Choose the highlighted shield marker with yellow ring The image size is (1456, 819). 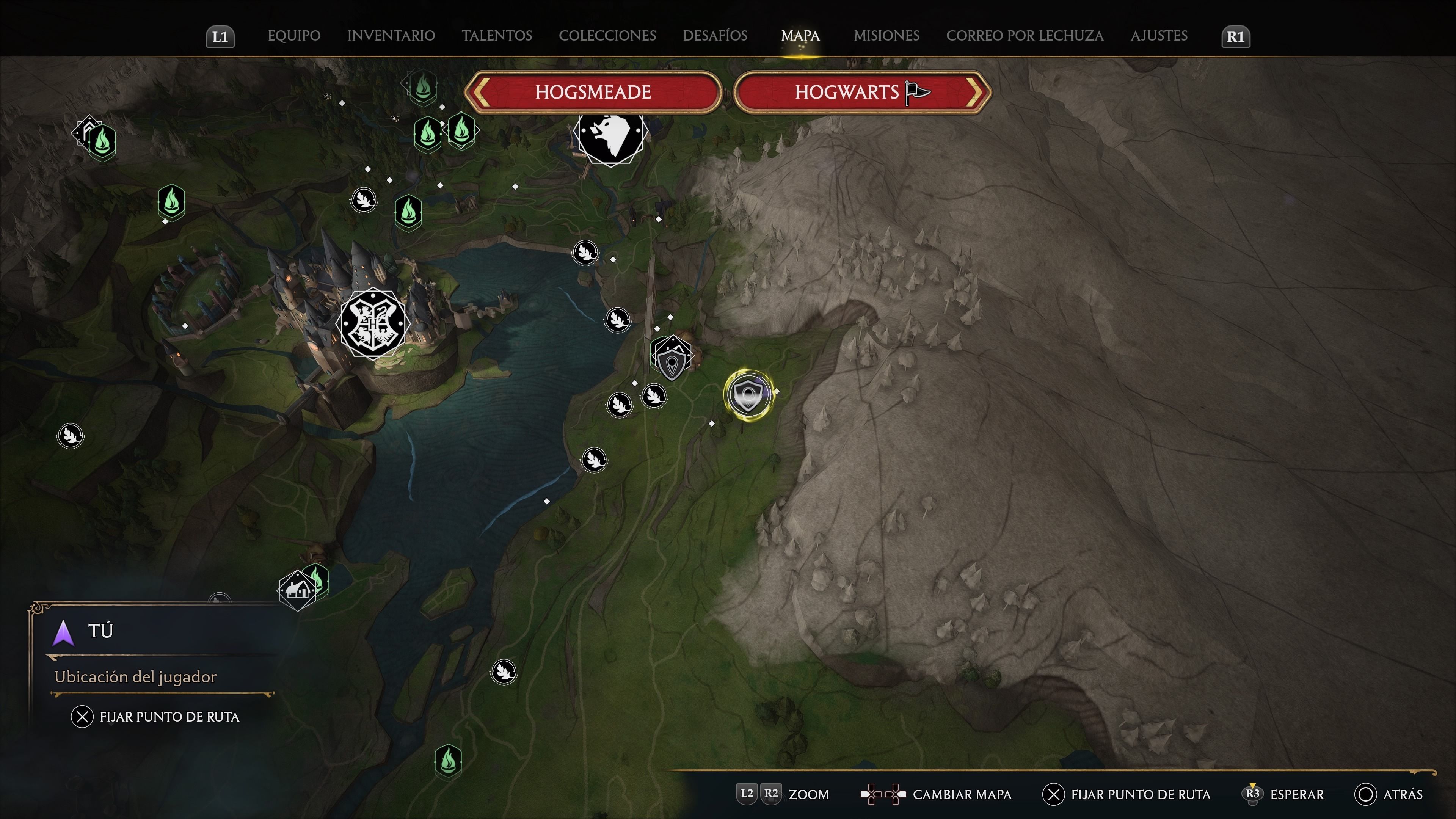click(x=748, y=394)
